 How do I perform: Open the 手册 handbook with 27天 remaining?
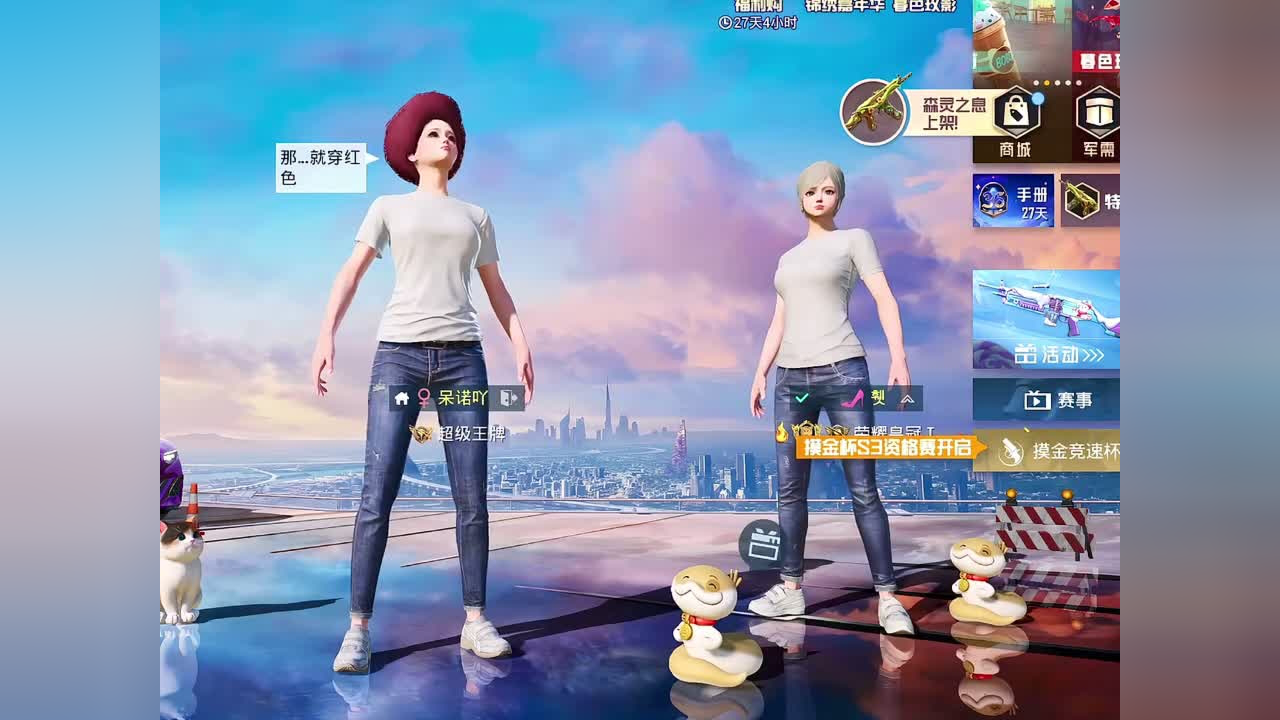(x=1011, y=198)
